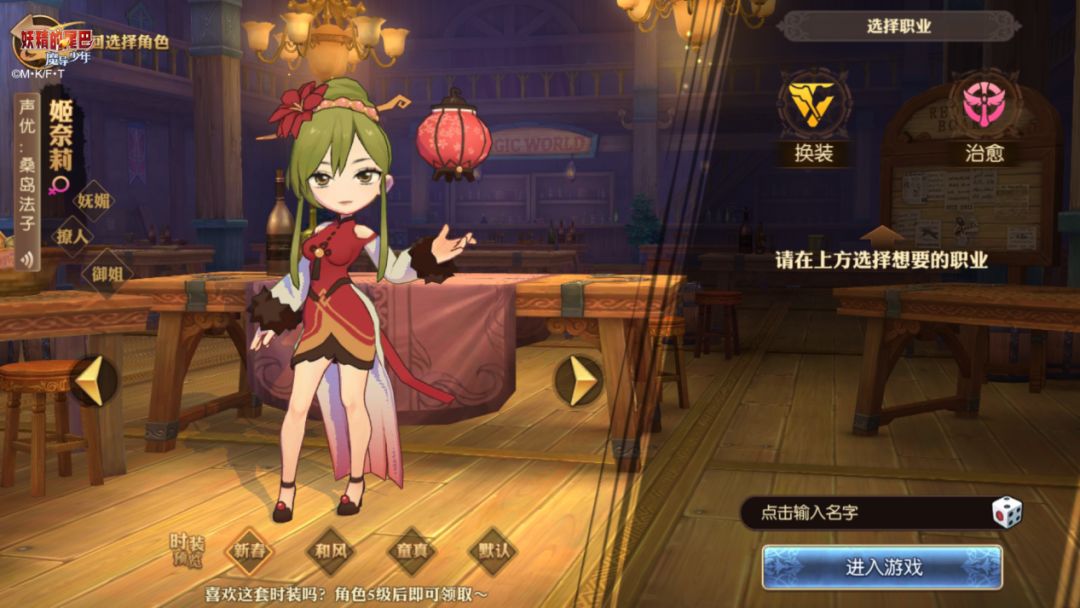The width and height of the screenshot is (1080, 608).
Task: Select the 妖媚 personality tag
Action: (96, 201)
